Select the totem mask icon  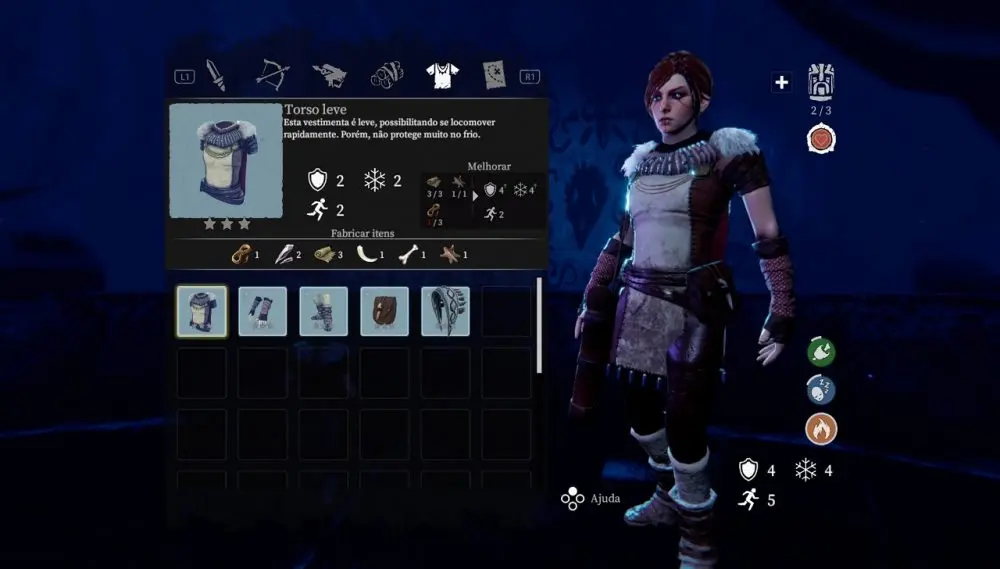821,81
